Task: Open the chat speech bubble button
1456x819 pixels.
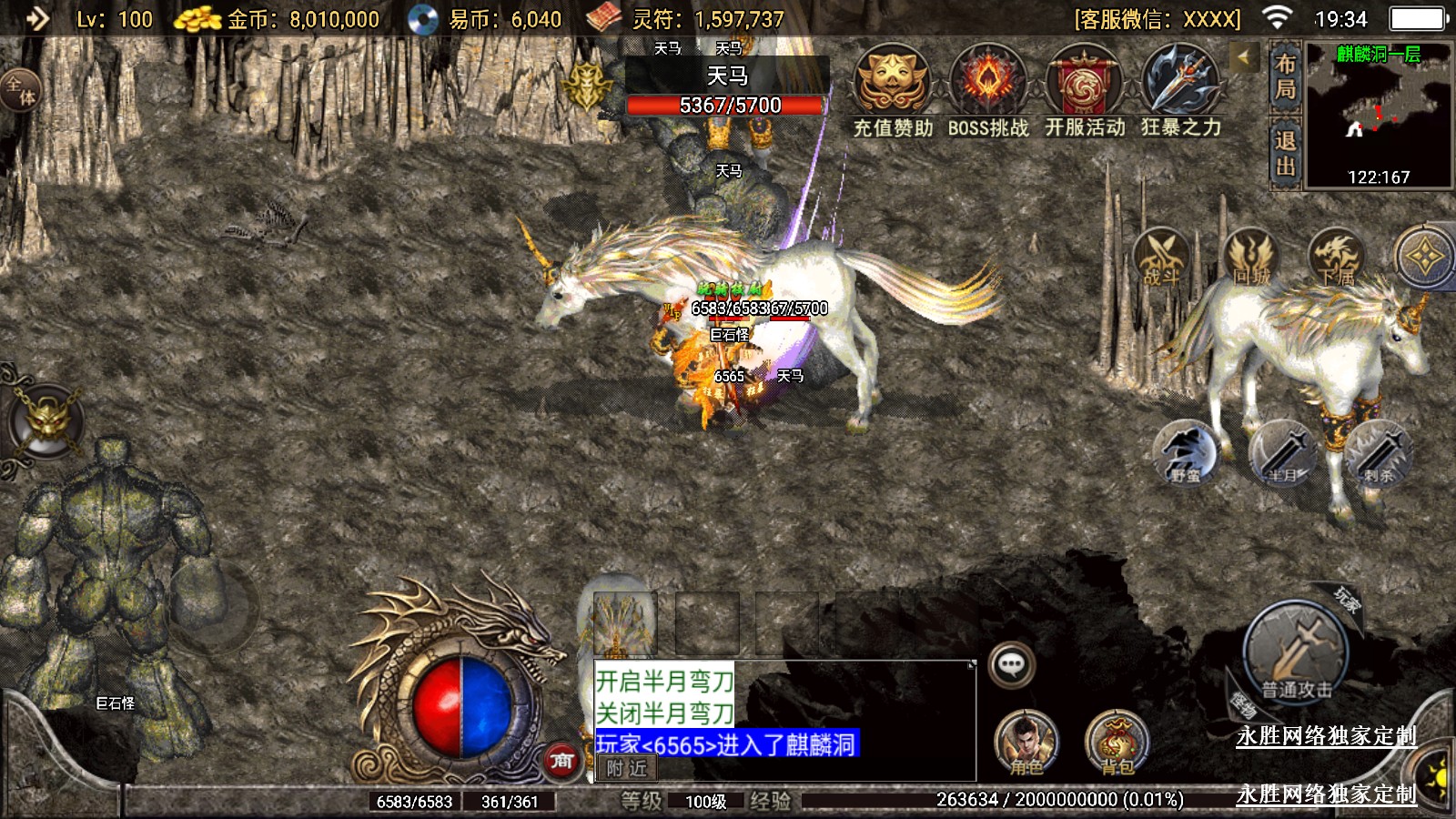Action: point(1011,664)
